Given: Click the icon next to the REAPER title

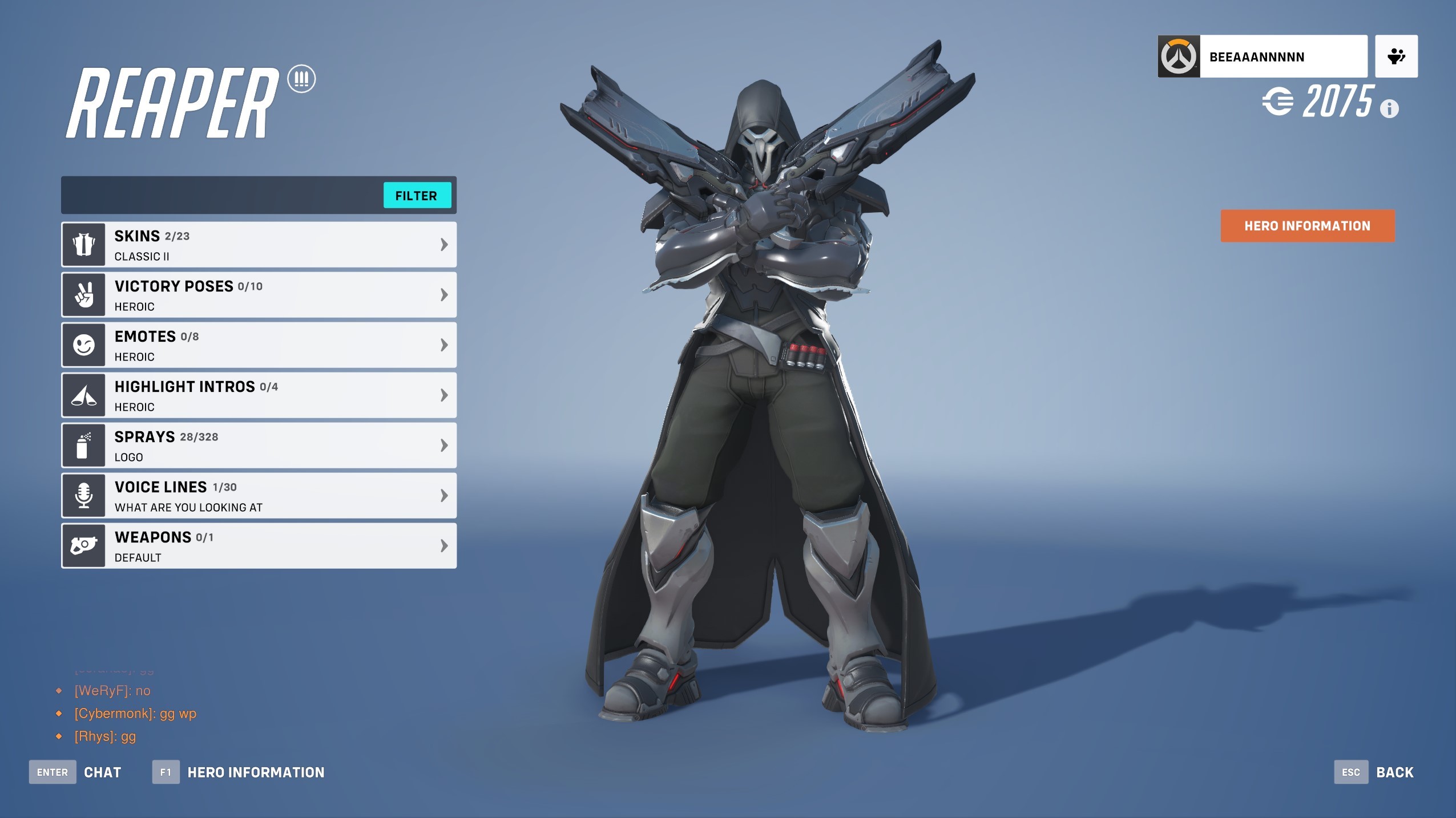Looking at the screenshot, I should tap(302, 80).
